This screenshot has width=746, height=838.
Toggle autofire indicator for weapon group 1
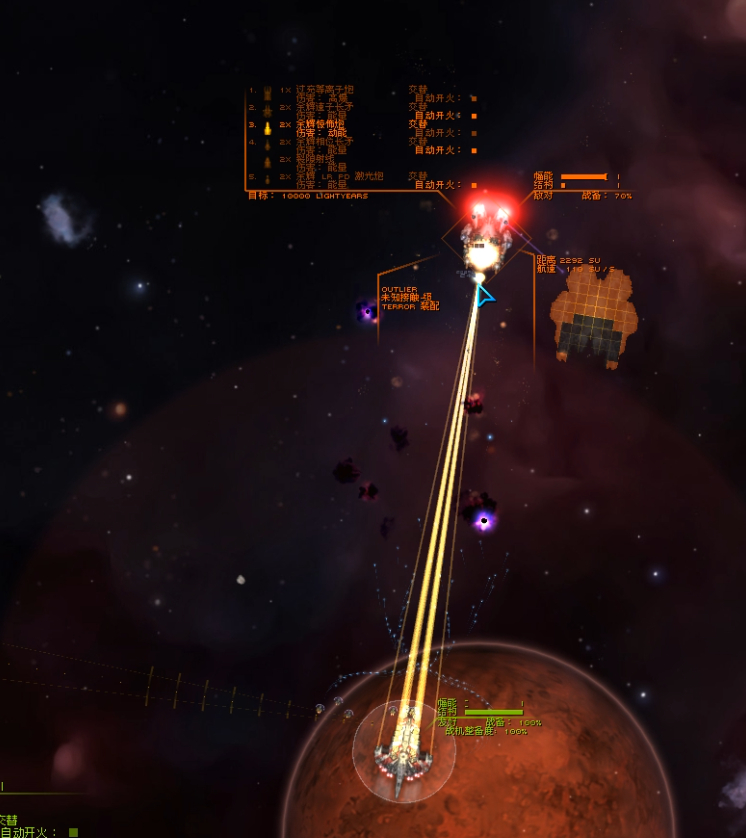click(473, 98)
